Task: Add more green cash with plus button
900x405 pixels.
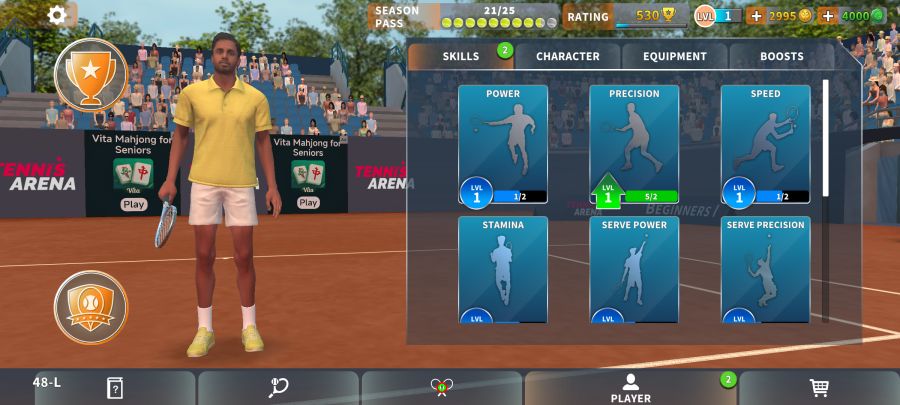Action: (828, 16)
